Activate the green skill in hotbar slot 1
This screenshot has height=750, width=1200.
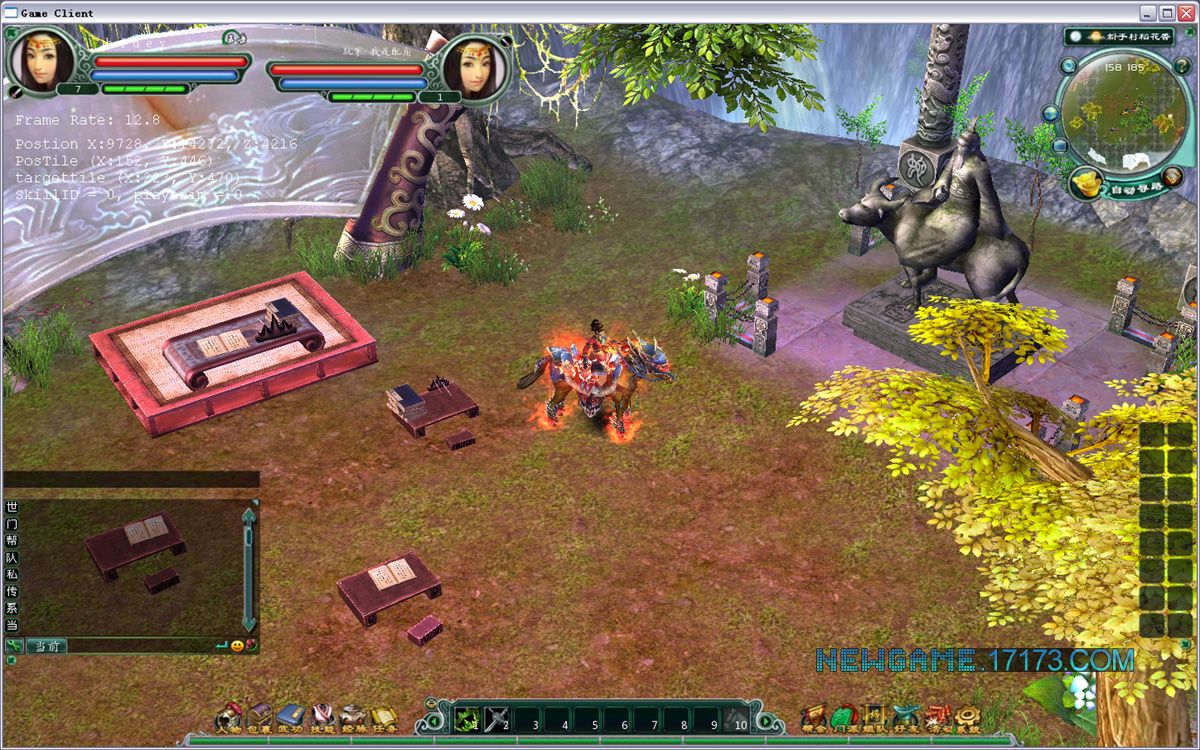point(467,719)
